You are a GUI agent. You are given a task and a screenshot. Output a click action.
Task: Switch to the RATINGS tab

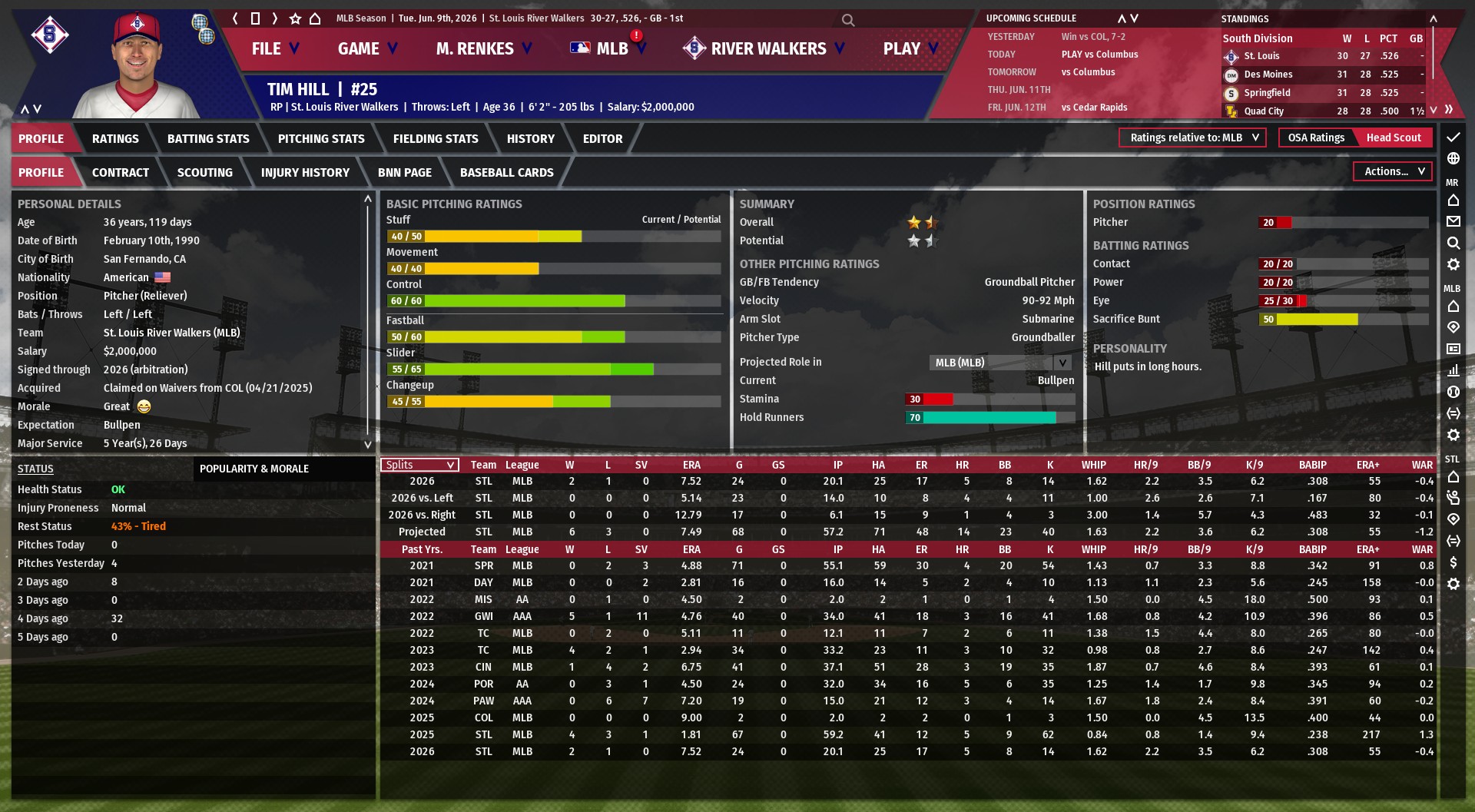click(x=115, y=139)
